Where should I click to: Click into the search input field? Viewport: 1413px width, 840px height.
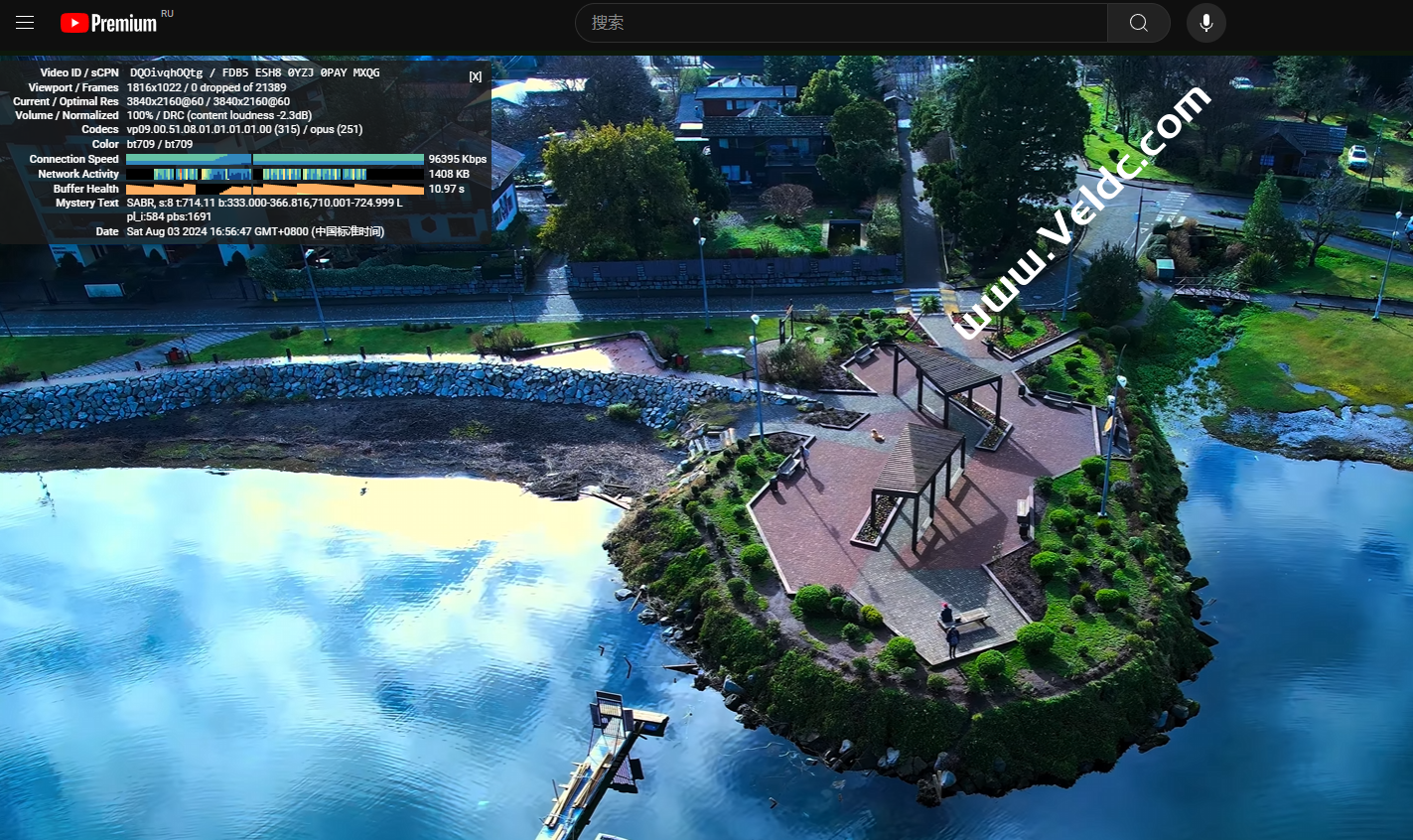[842, 23]
